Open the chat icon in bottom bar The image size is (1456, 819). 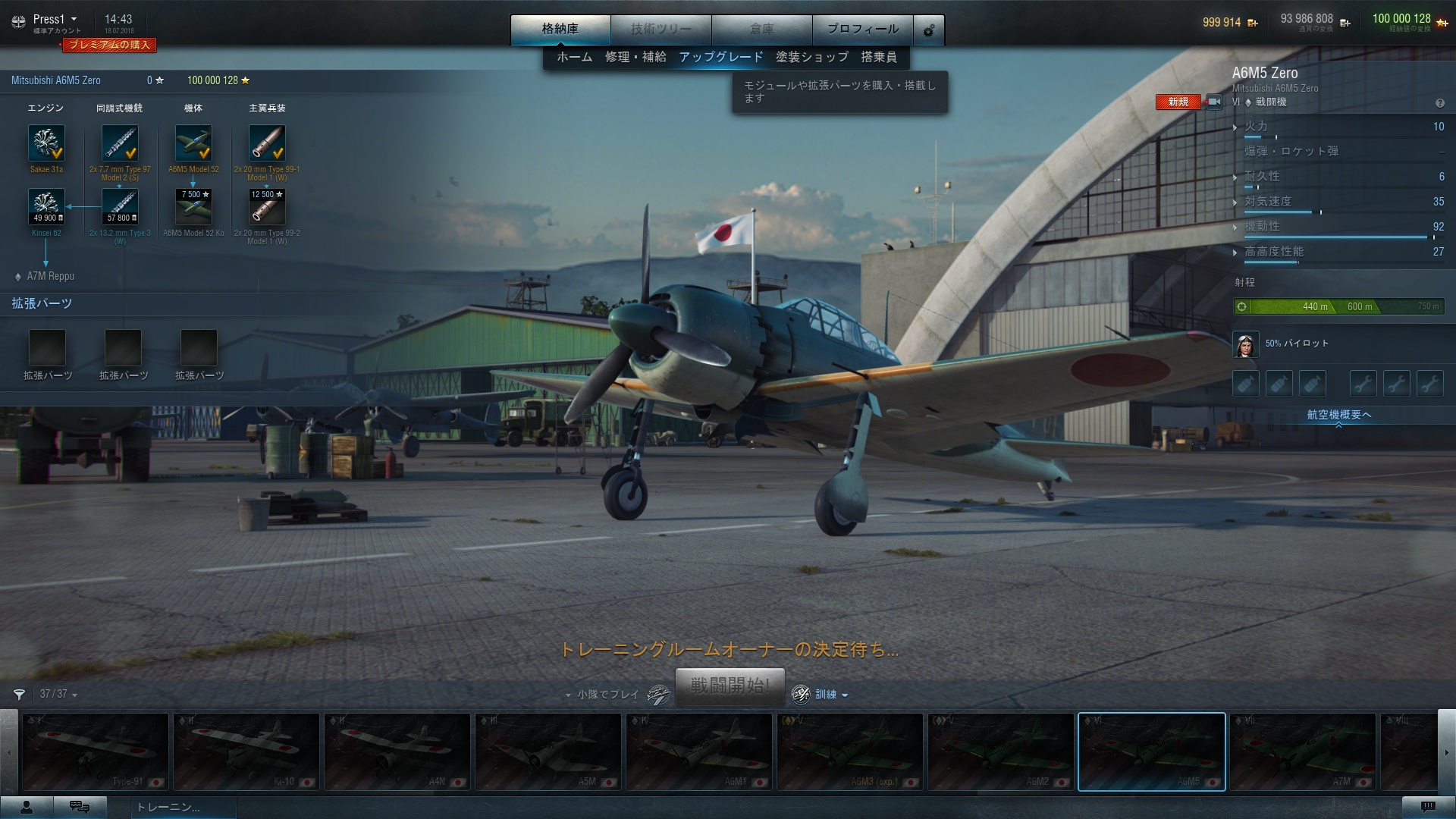coord(80,807)
